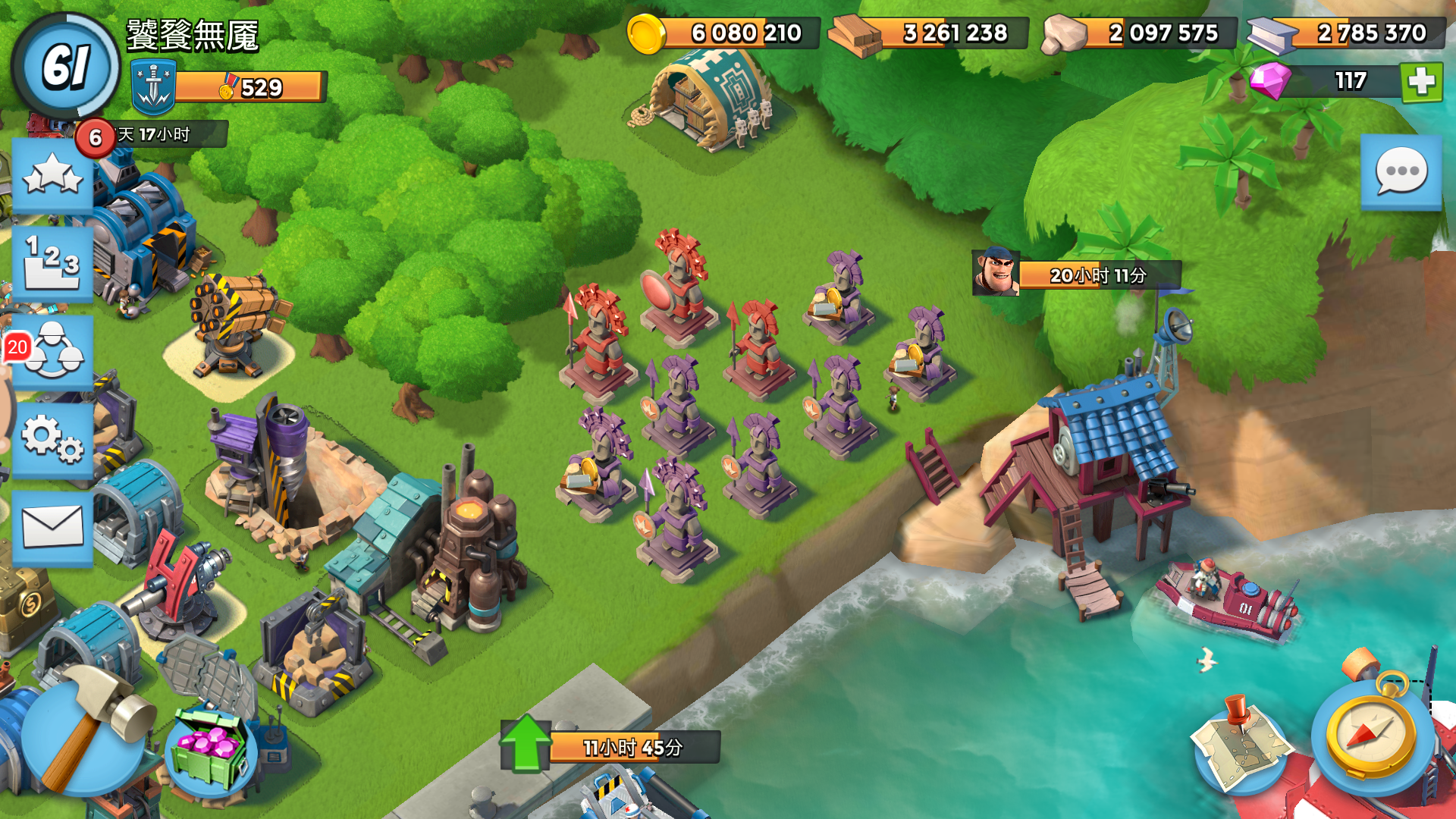
Task: Open the diamond crate shop
Action: [210, 751]
